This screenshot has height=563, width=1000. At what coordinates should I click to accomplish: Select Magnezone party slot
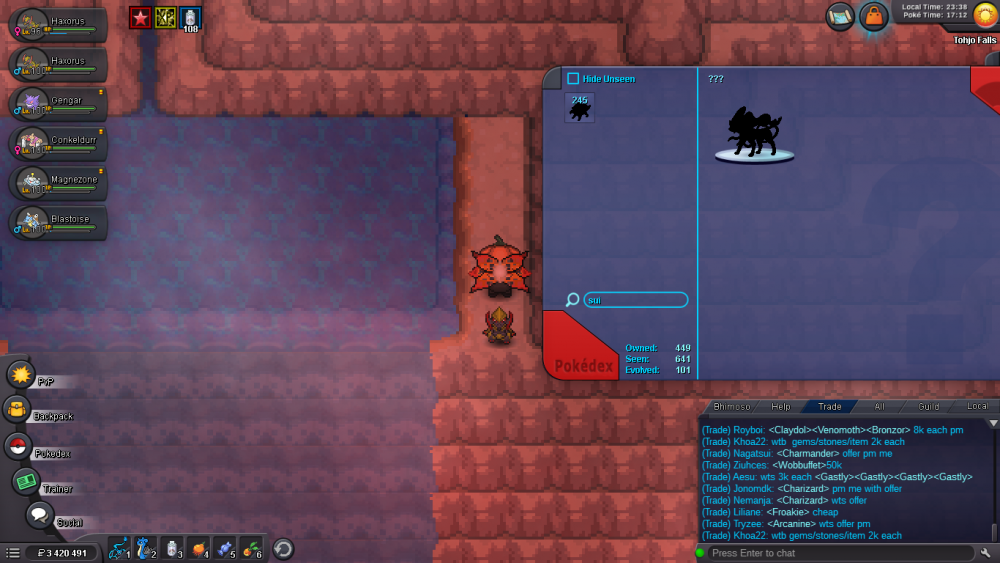click(x=62, y=182)
